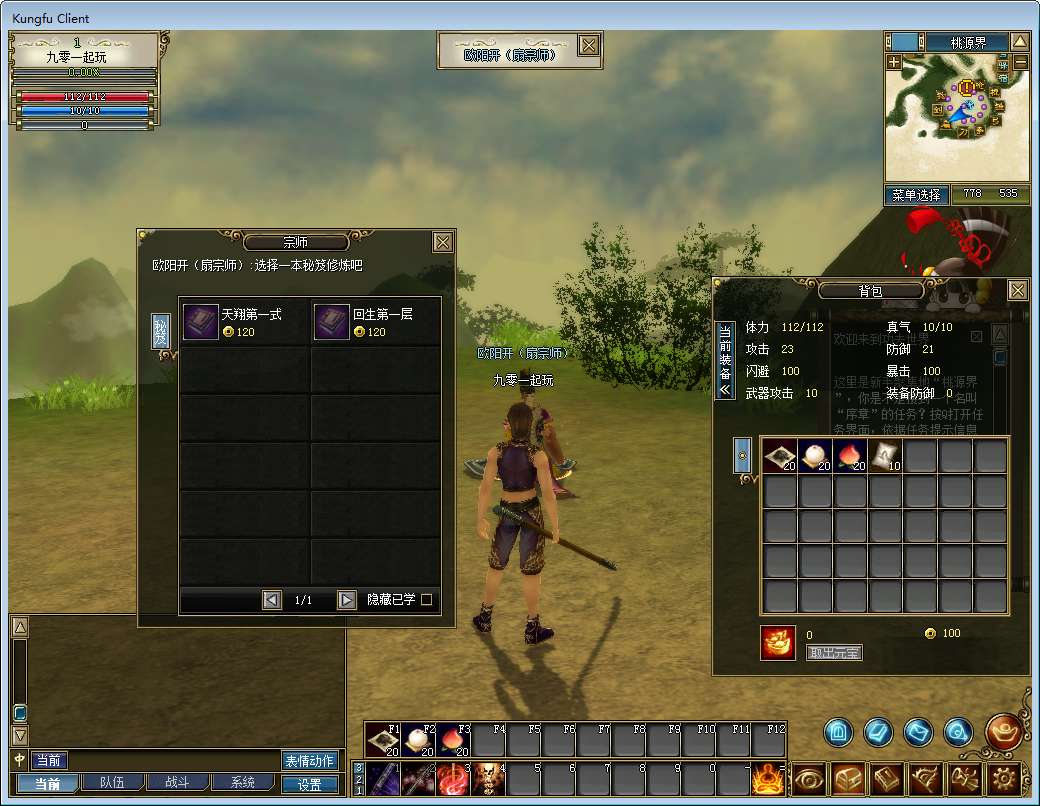Toggle the 隐藏已学 checkbox

click(427, 600)
